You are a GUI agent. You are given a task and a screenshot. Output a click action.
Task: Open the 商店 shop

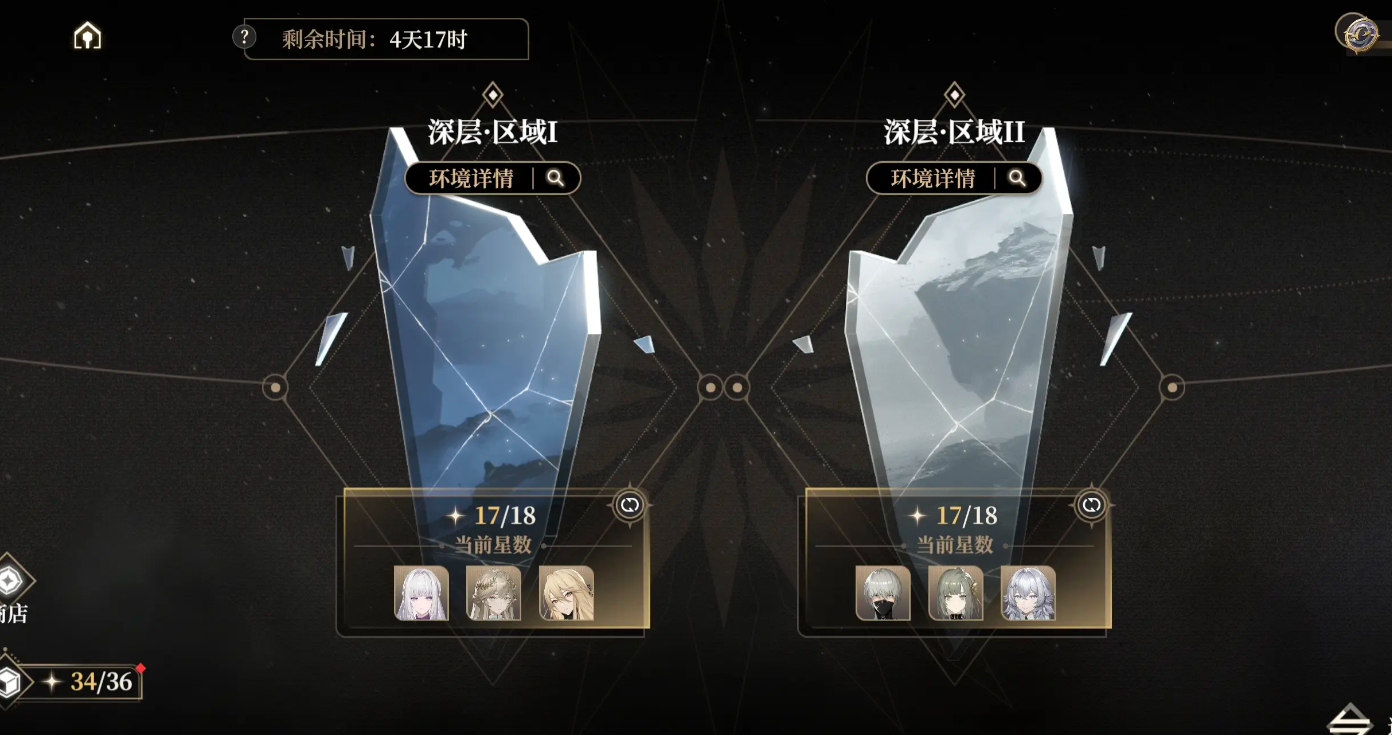pyautogui.click(x=10, y=590)
